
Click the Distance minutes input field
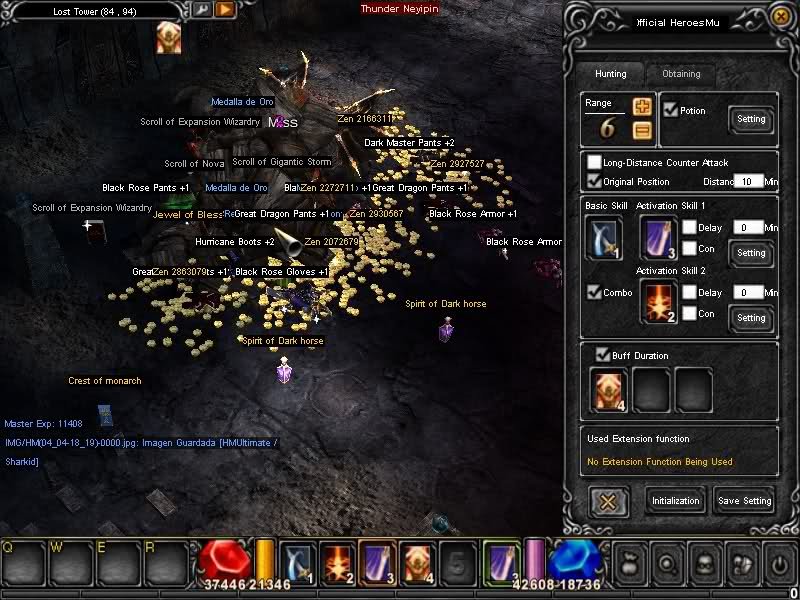tap(747, 181)
